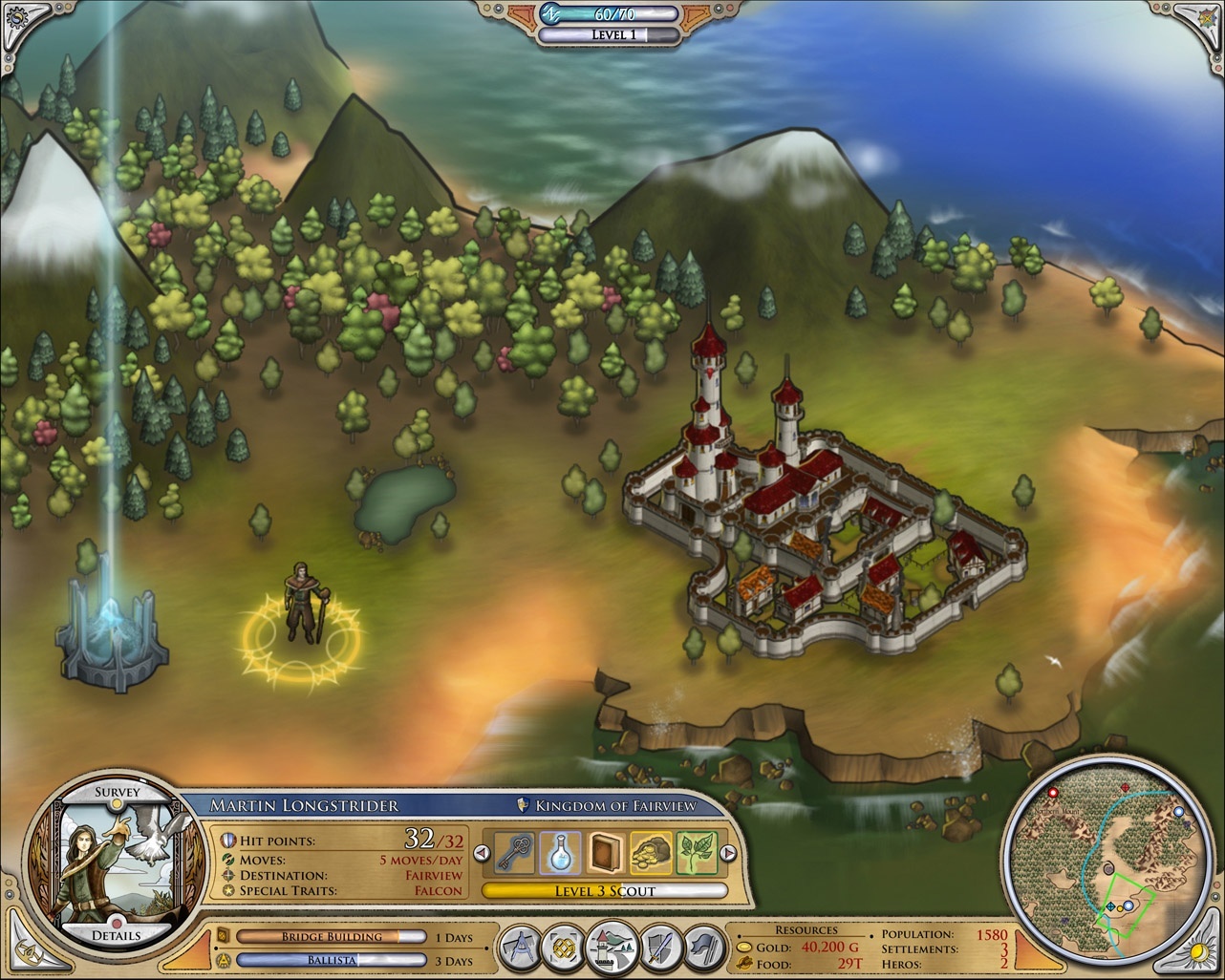Screen dimensions: 1225x980
Task: Open the Survey view on the hero portrait
Action: coord(117,792)
